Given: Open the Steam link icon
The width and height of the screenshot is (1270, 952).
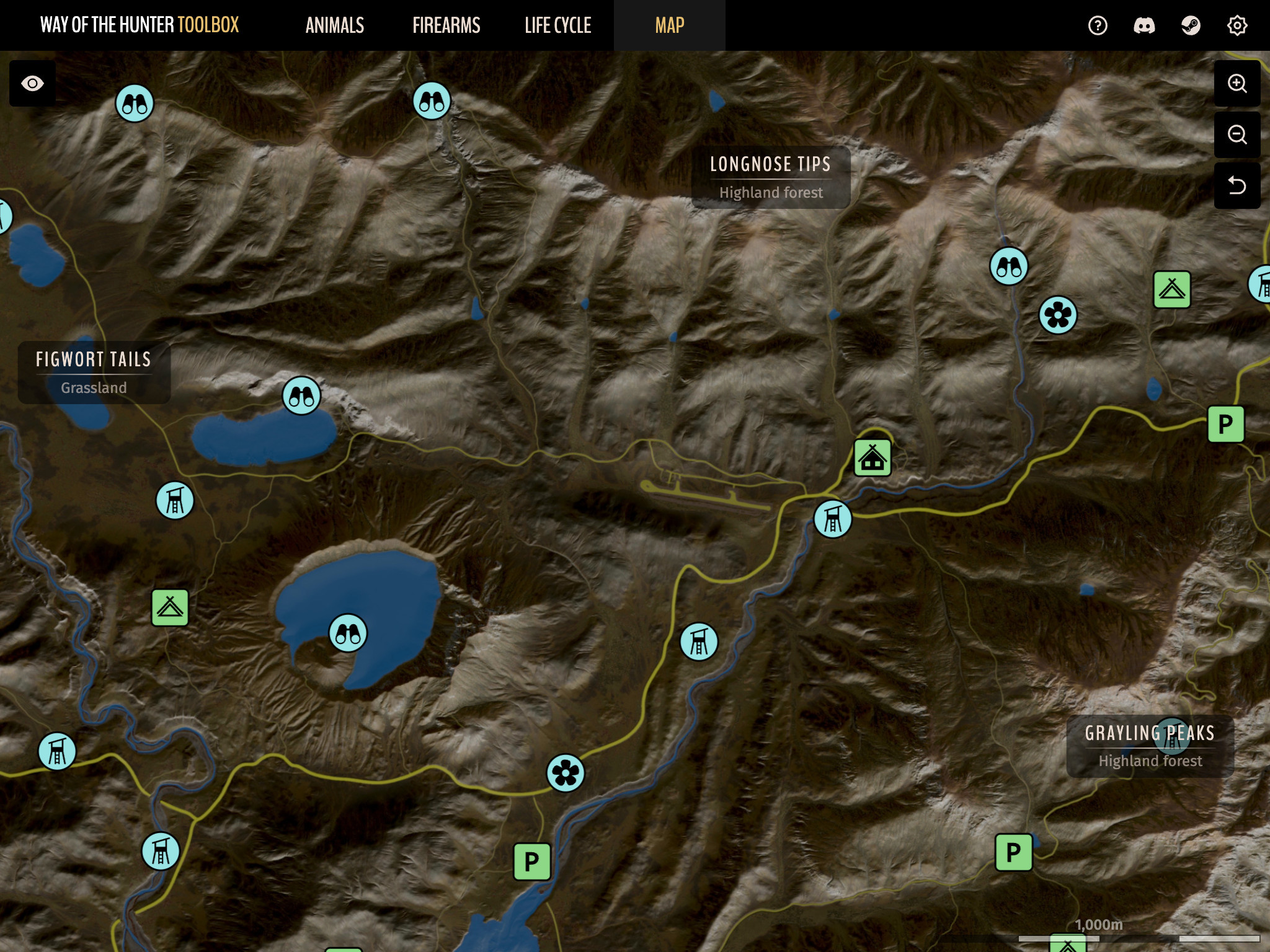Looking at the screenshot, I should [1191, 25].
